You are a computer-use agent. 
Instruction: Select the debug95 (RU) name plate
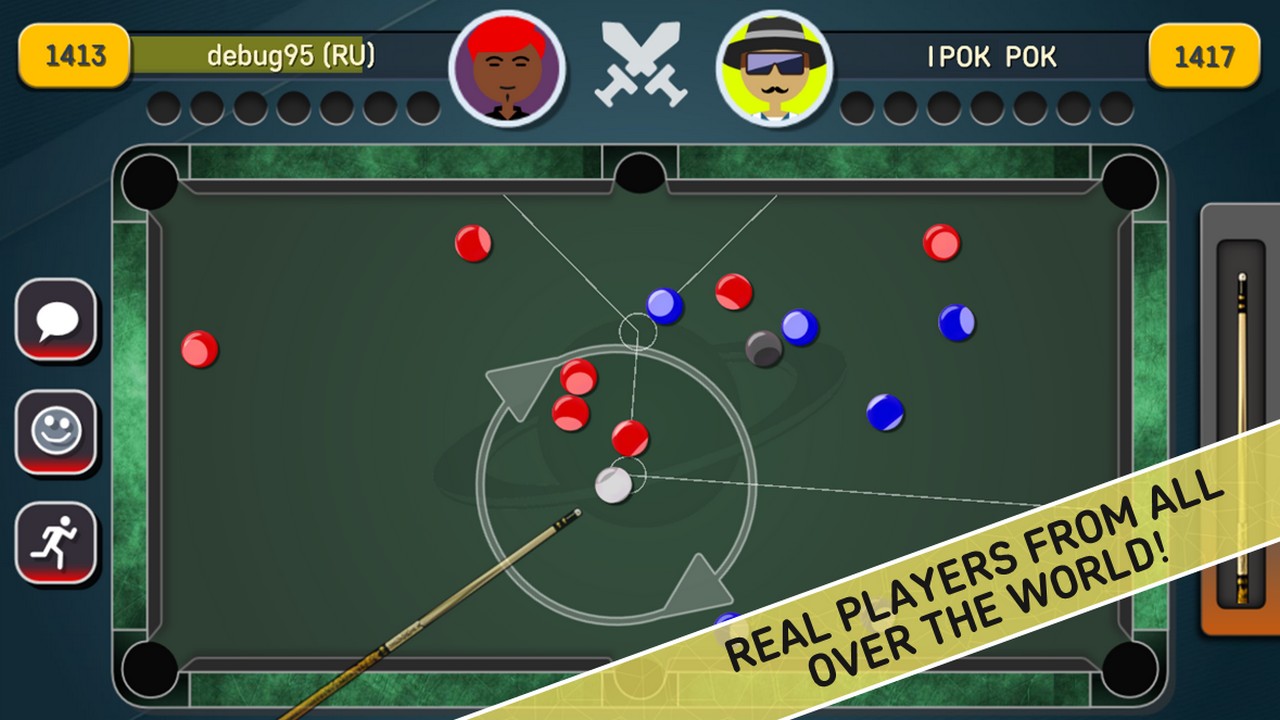click(x=290, y=57)
